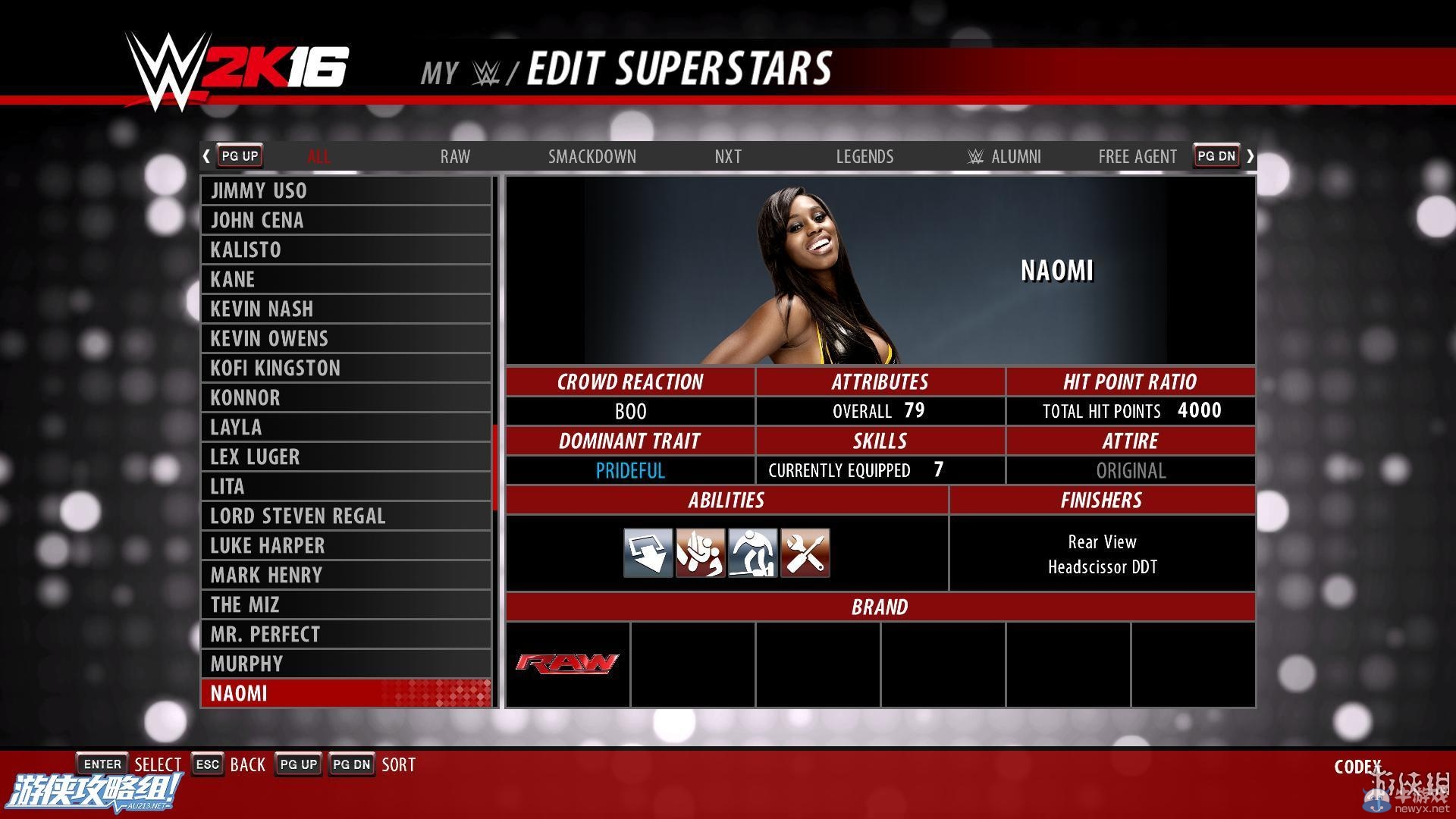This screenshot has width=1456, height=819.
Task: Click the fired up ability icon
Action: (700, 553)
